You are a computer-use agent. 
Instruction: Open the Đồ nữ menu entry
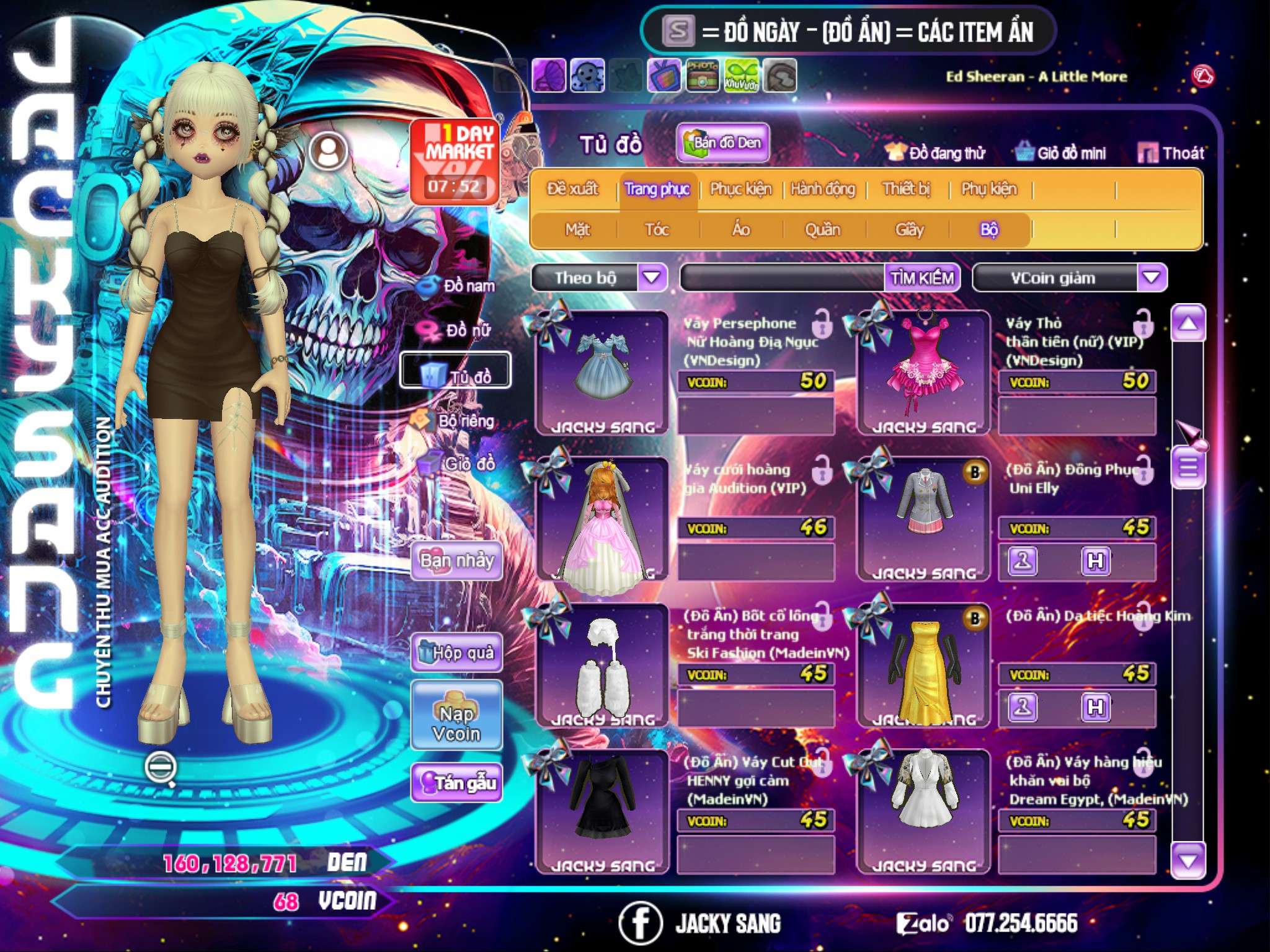[458, 330]
